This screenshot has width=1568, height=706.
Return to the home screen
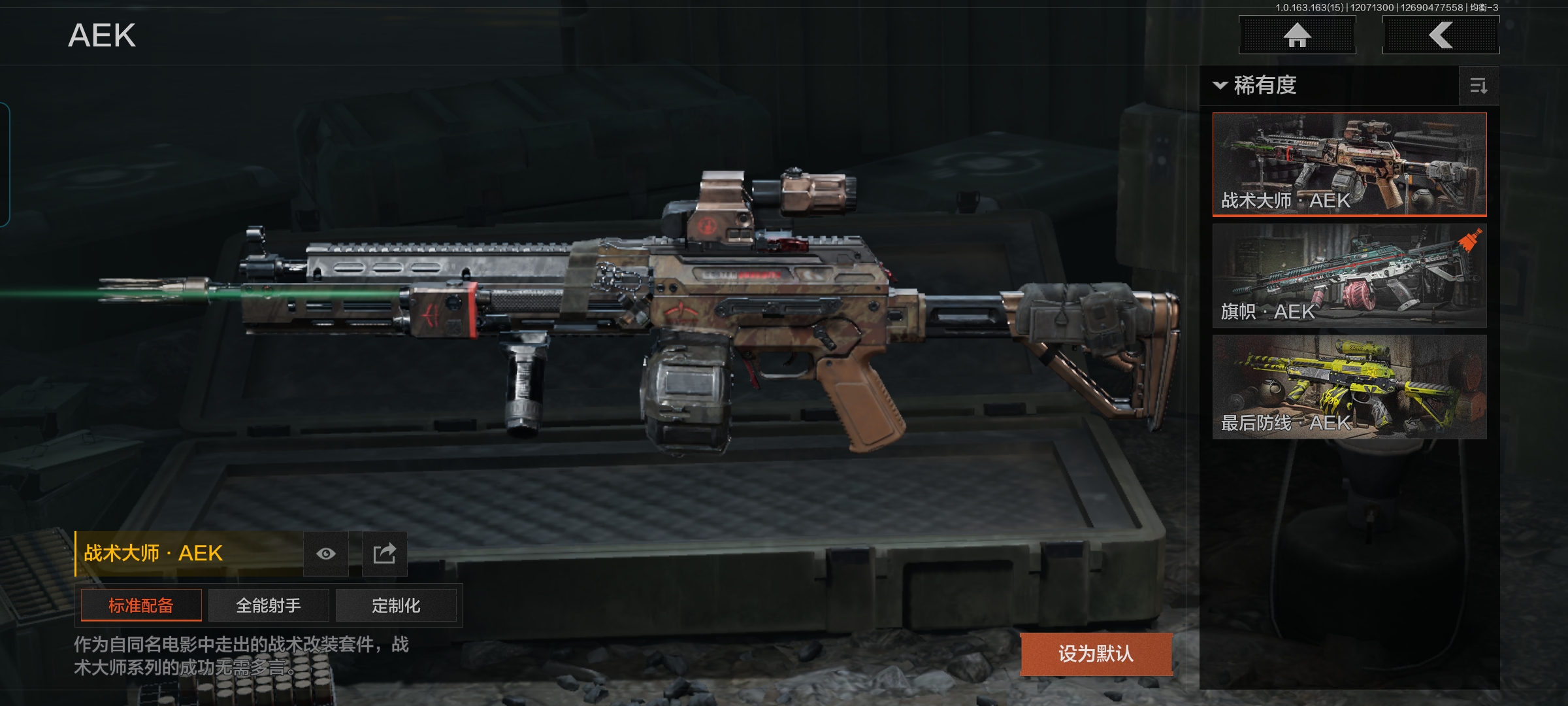[x=1297, y=35]
